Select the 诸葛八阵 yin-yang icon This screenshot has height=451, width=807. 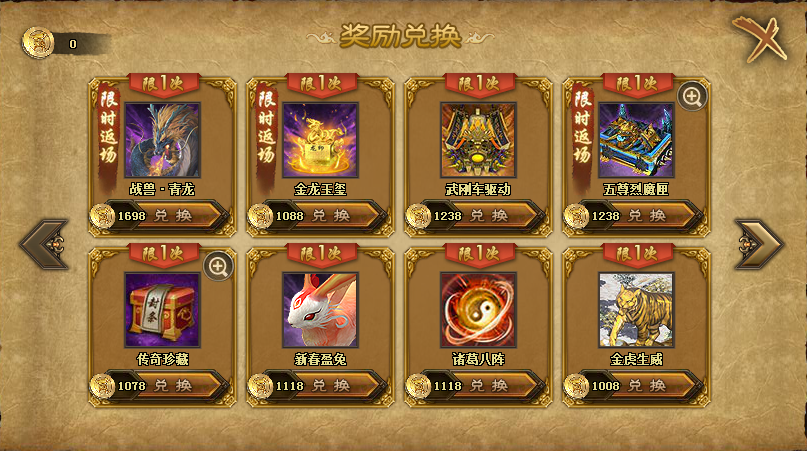(x=478, y=309)
